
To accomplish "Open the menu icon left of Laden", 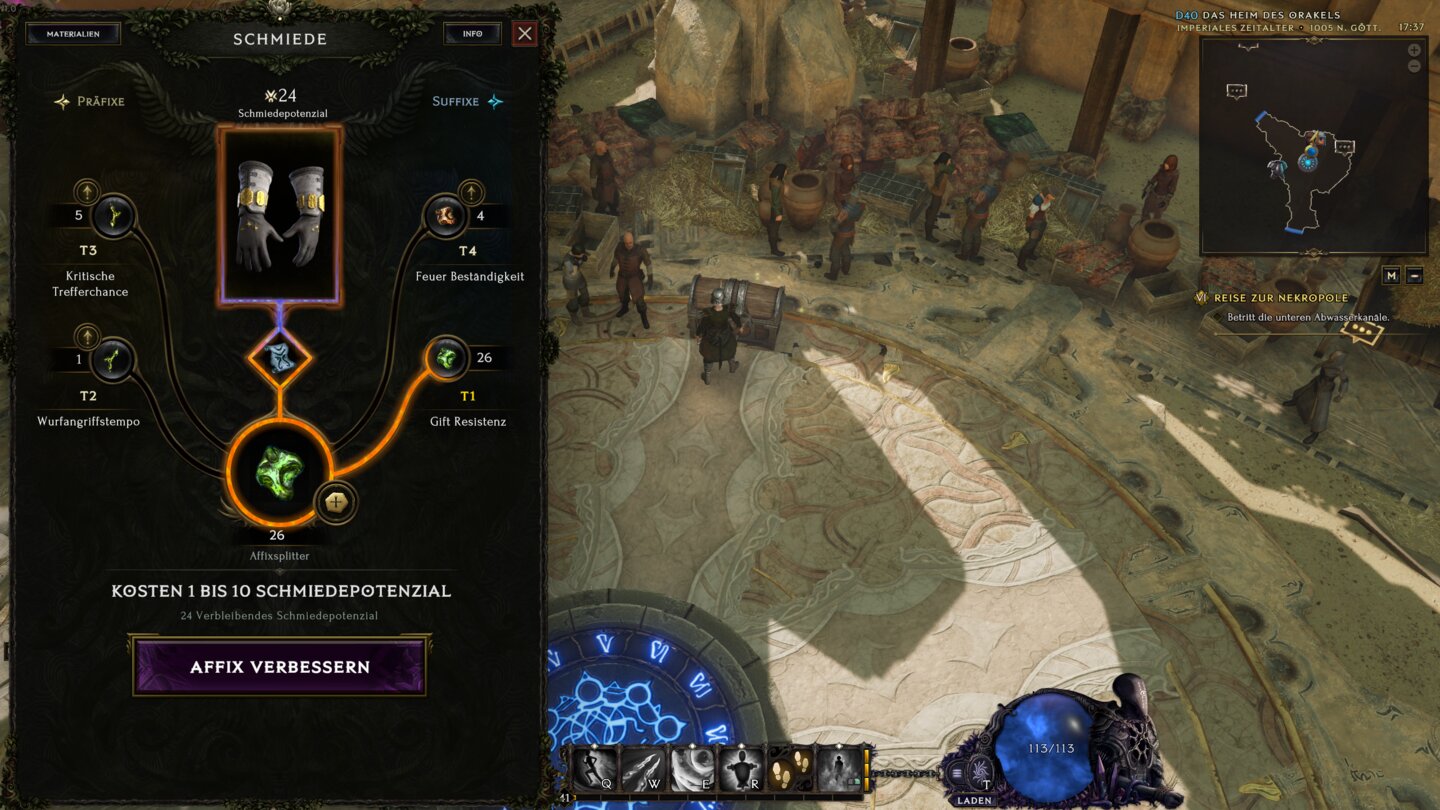I will pyautogui.click(x=957, y=772).
